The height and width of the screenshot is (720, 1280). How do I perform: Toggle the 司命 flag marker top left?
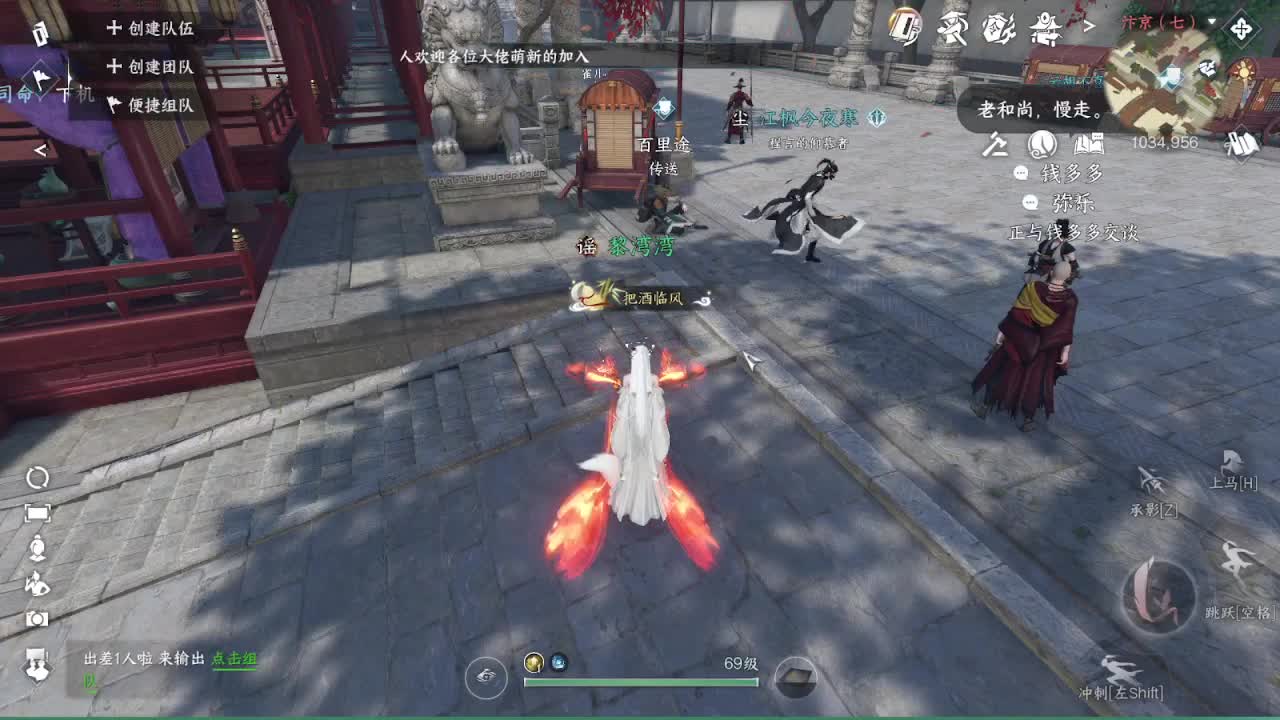coord(40,80)
